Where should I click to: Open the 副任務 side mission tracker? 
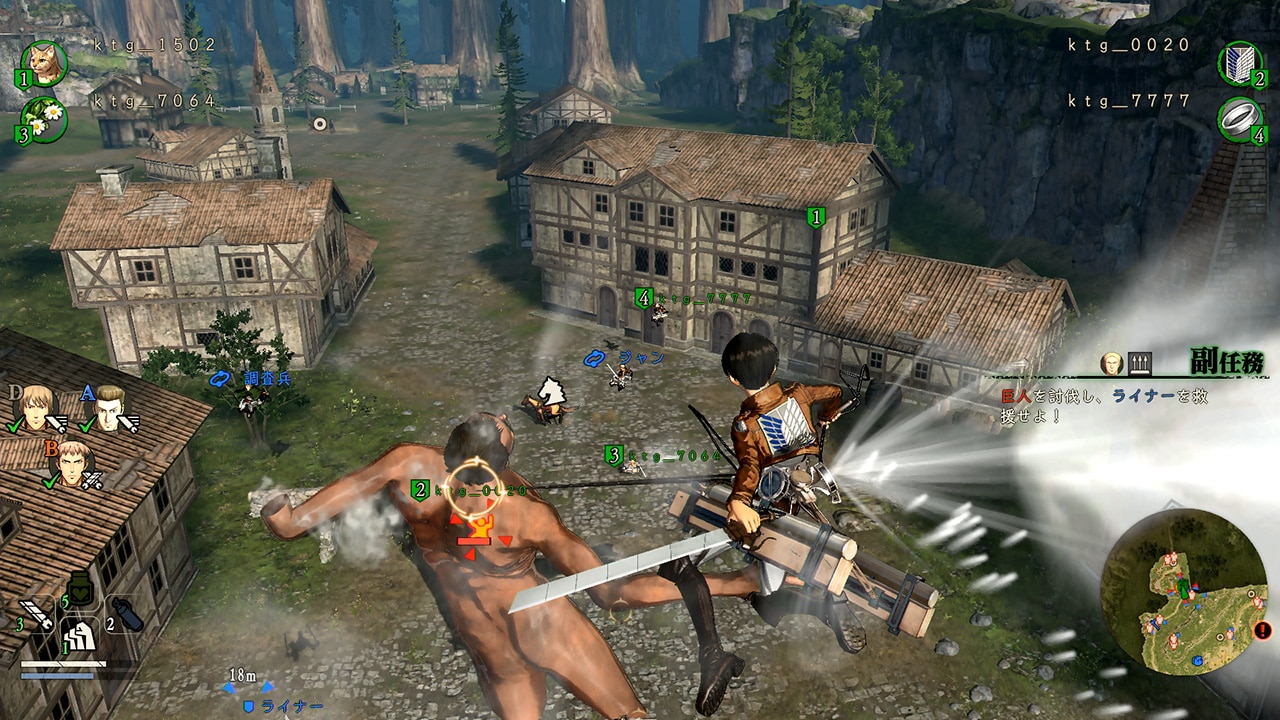(1225, 360)
